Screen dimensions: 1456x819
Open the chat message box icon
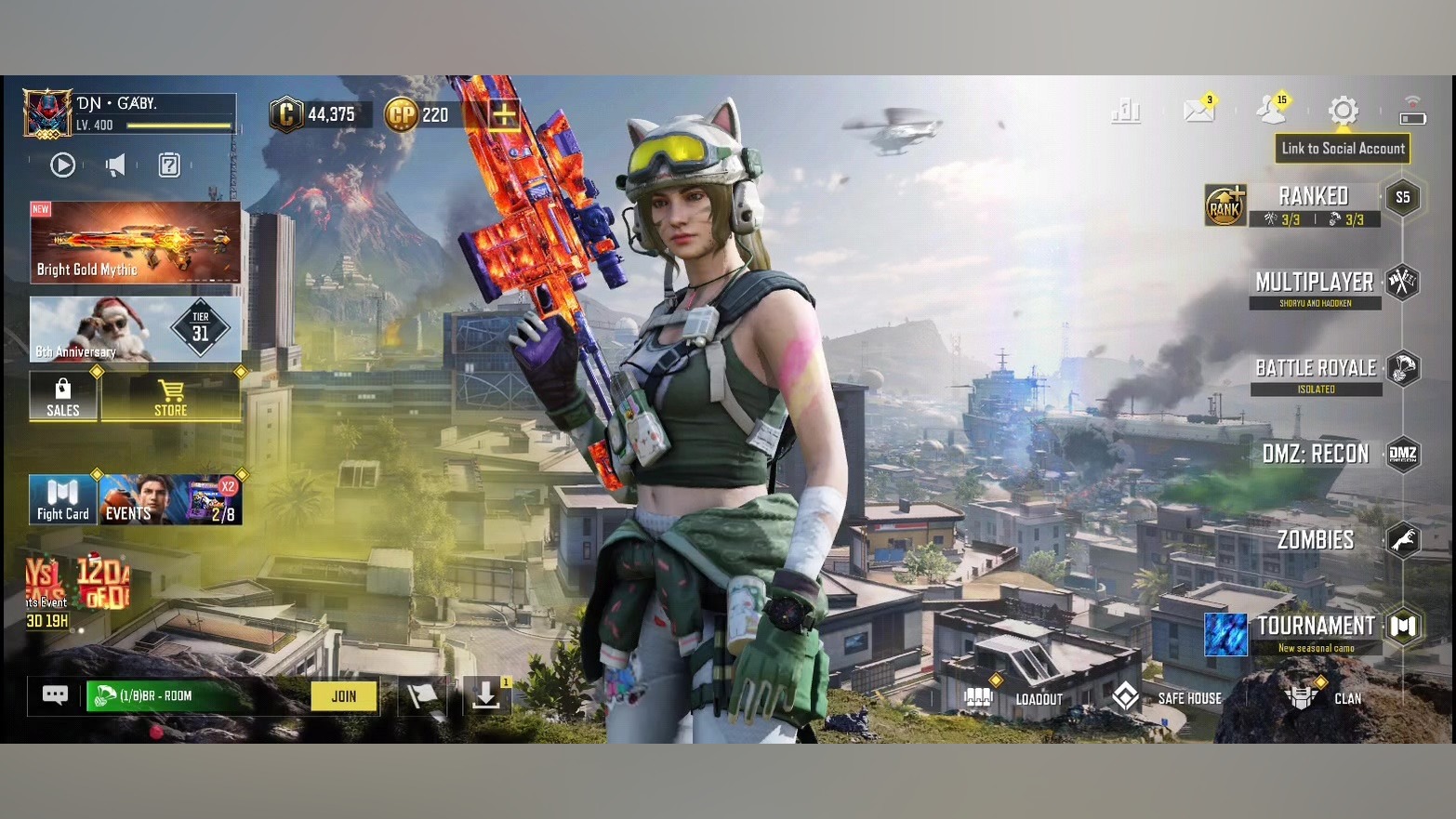tap(55, 695)
